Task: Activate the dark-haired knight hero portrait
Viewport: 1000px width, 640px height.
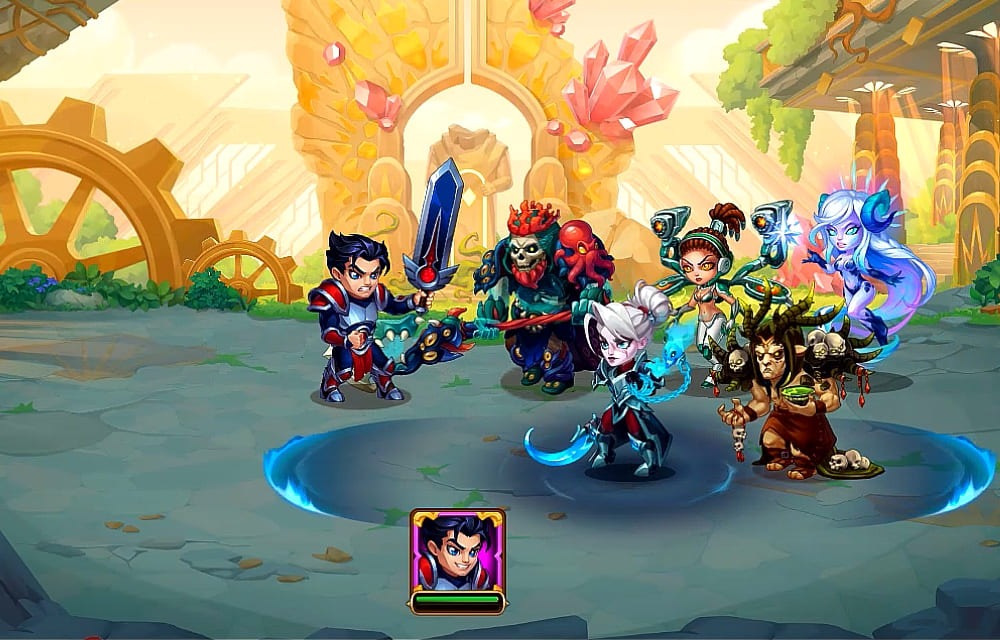Action: tap(457, 551)
